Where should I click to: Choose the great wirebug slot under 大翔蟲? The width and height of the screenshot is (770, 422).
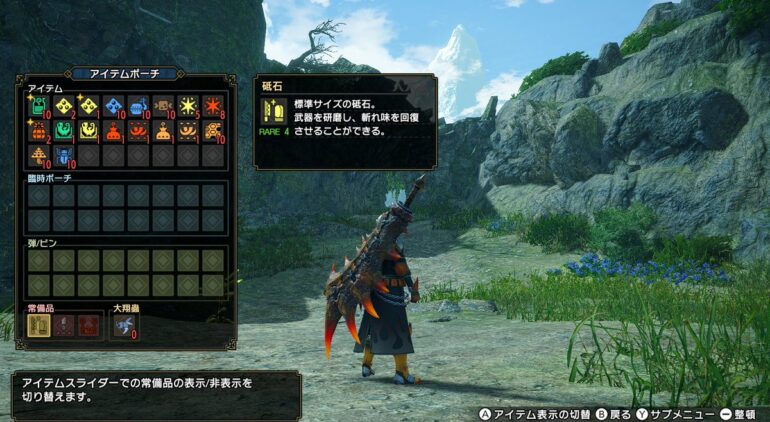(x=123, y=326)
